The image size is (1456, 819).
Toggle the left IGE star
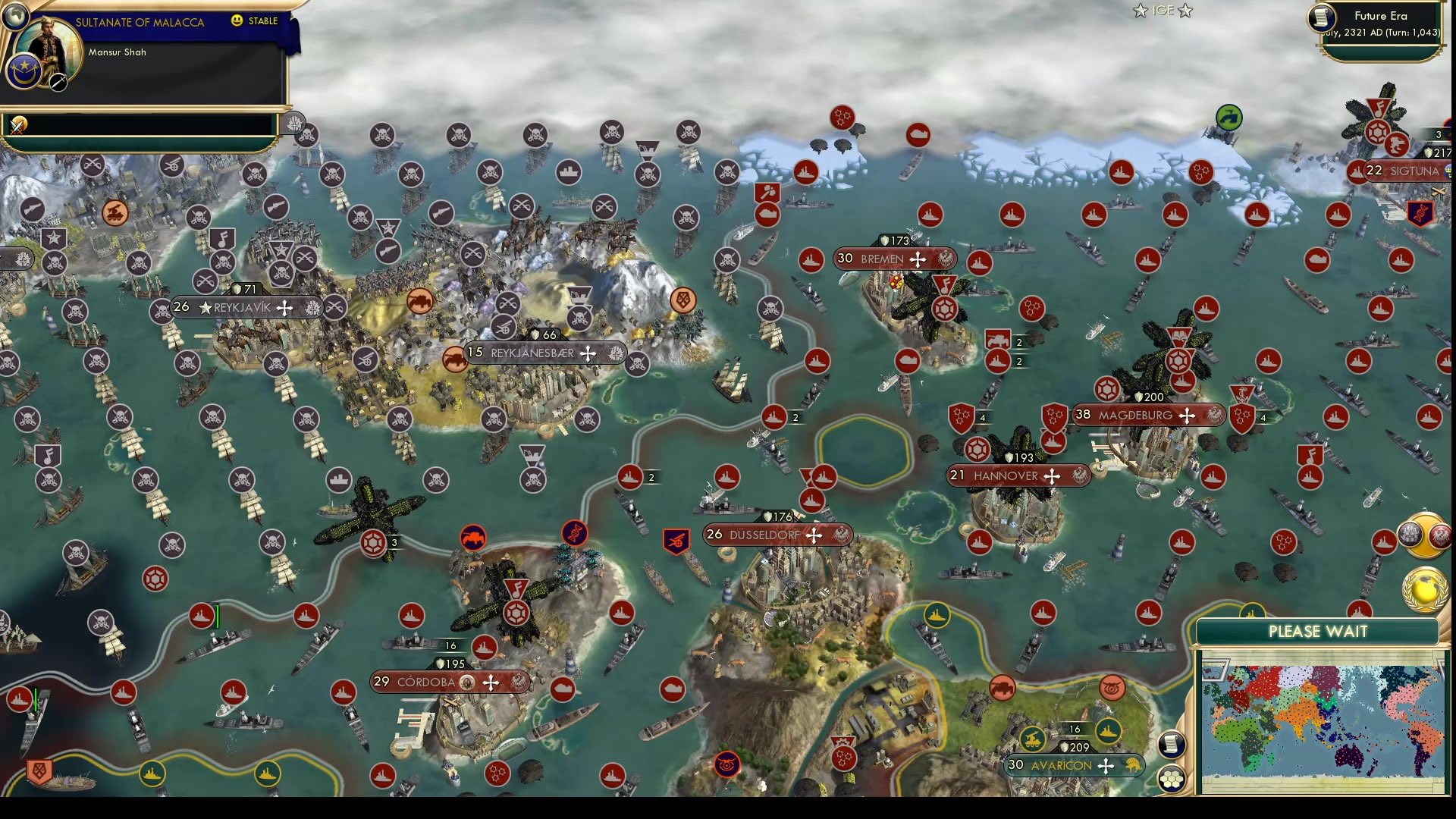(x=1140, y=11)
